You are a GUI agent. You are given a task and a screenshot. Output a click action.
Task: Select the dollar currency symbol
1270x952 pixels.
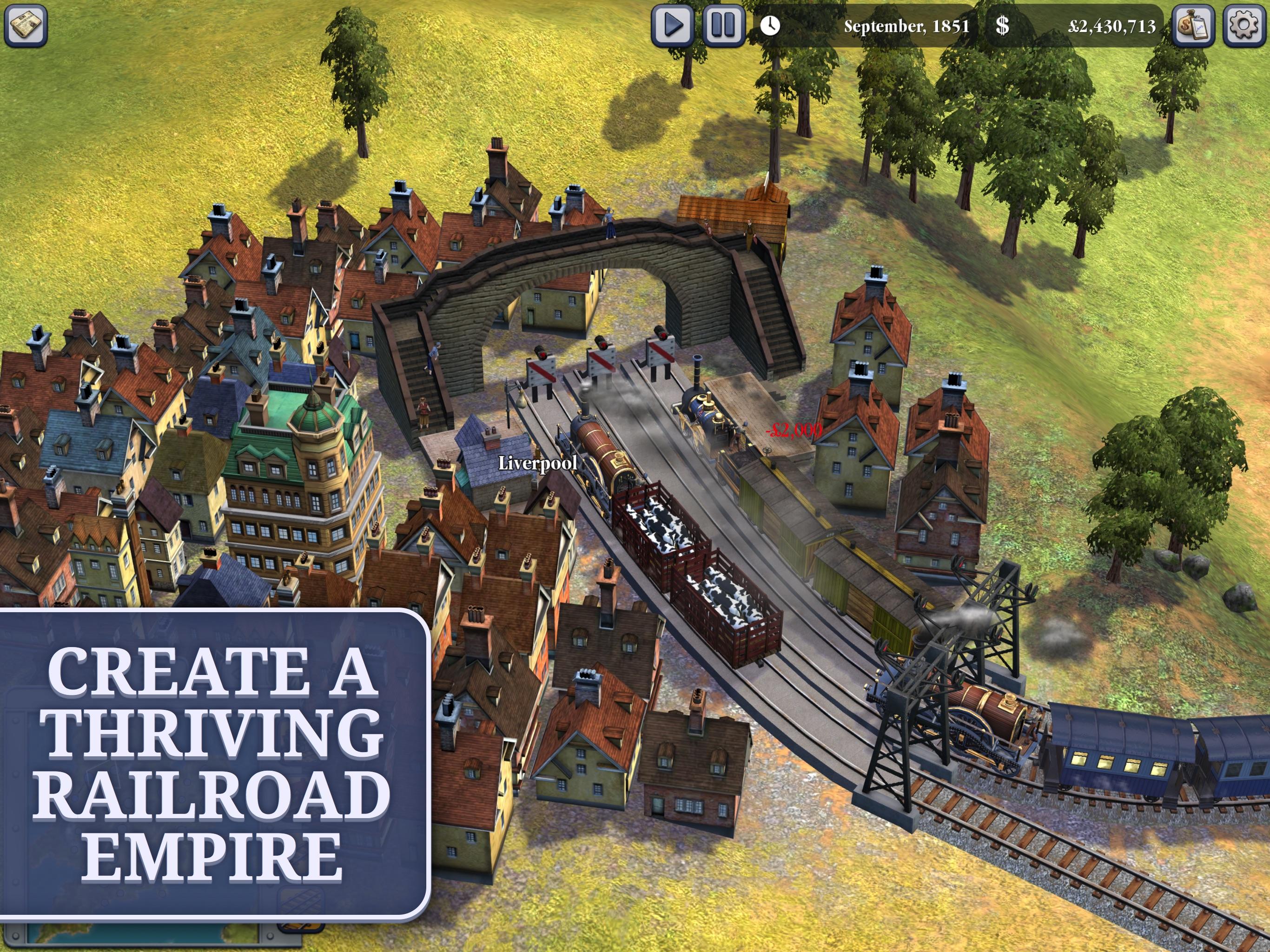(x=1002, y=25)
